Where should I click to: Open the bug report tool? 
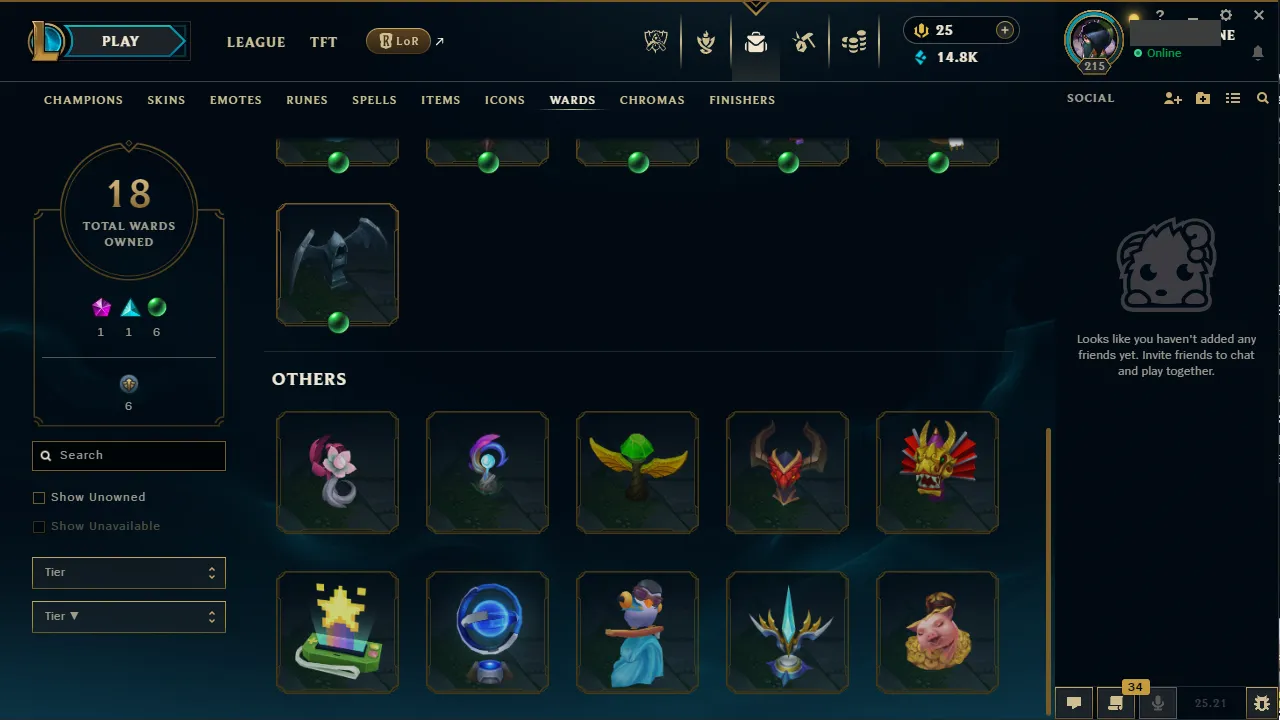1261,702
